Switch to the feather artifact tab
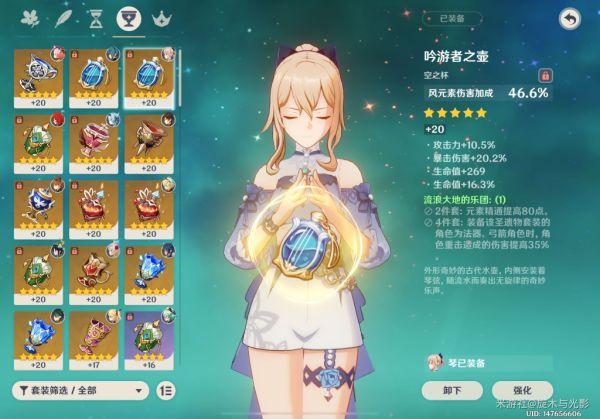The height and width of the screenshot is (419, 600). coord(64,18)
